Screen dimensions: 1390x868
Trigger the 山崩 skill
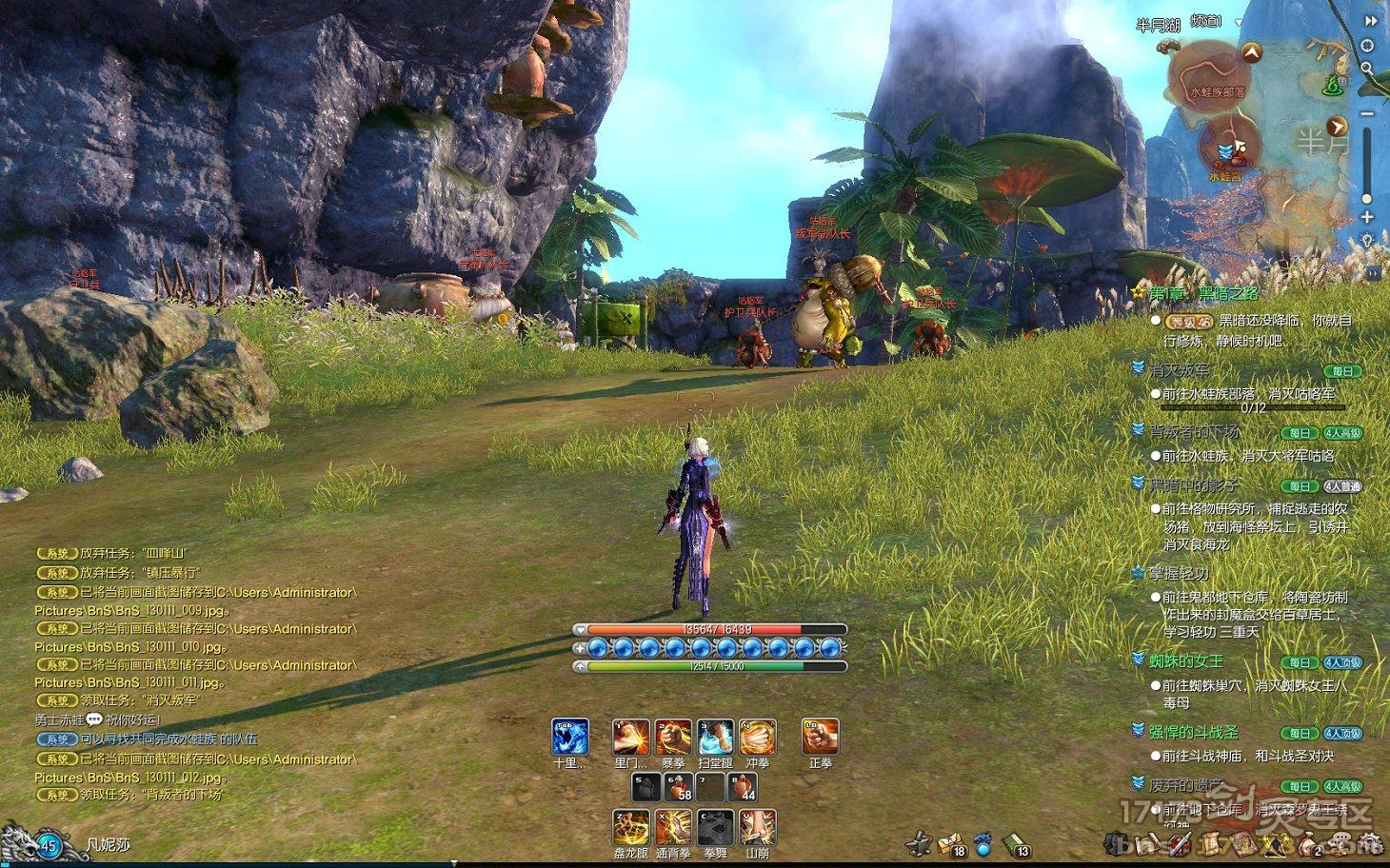tap(758, 827)
